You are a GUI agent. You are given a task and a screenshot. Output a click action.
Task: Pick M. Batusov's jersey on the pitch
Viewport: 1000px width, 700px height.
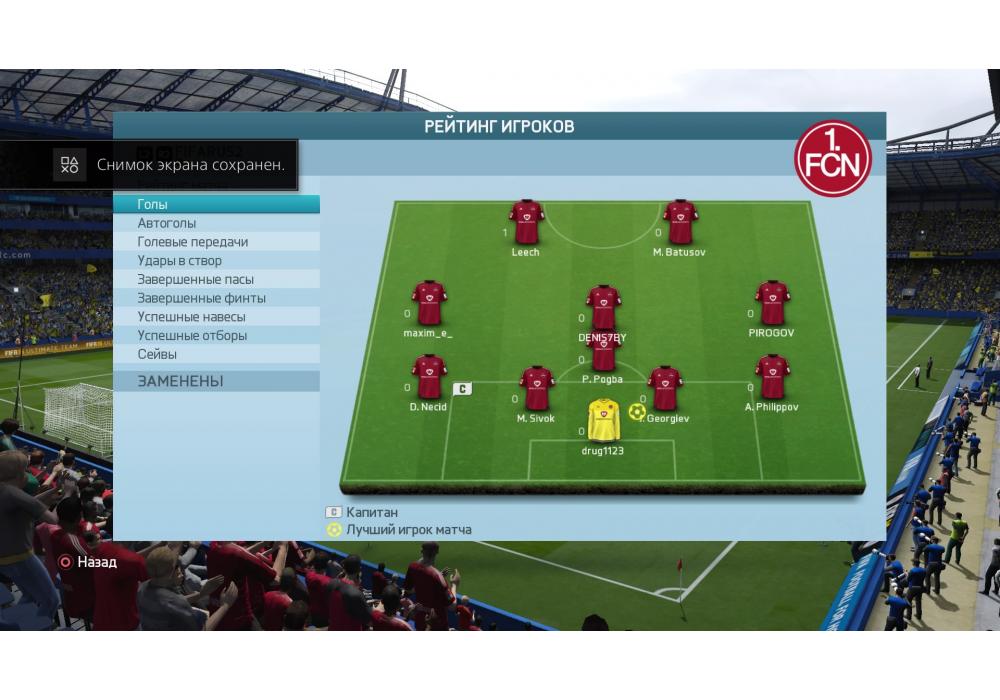point(680,221)
